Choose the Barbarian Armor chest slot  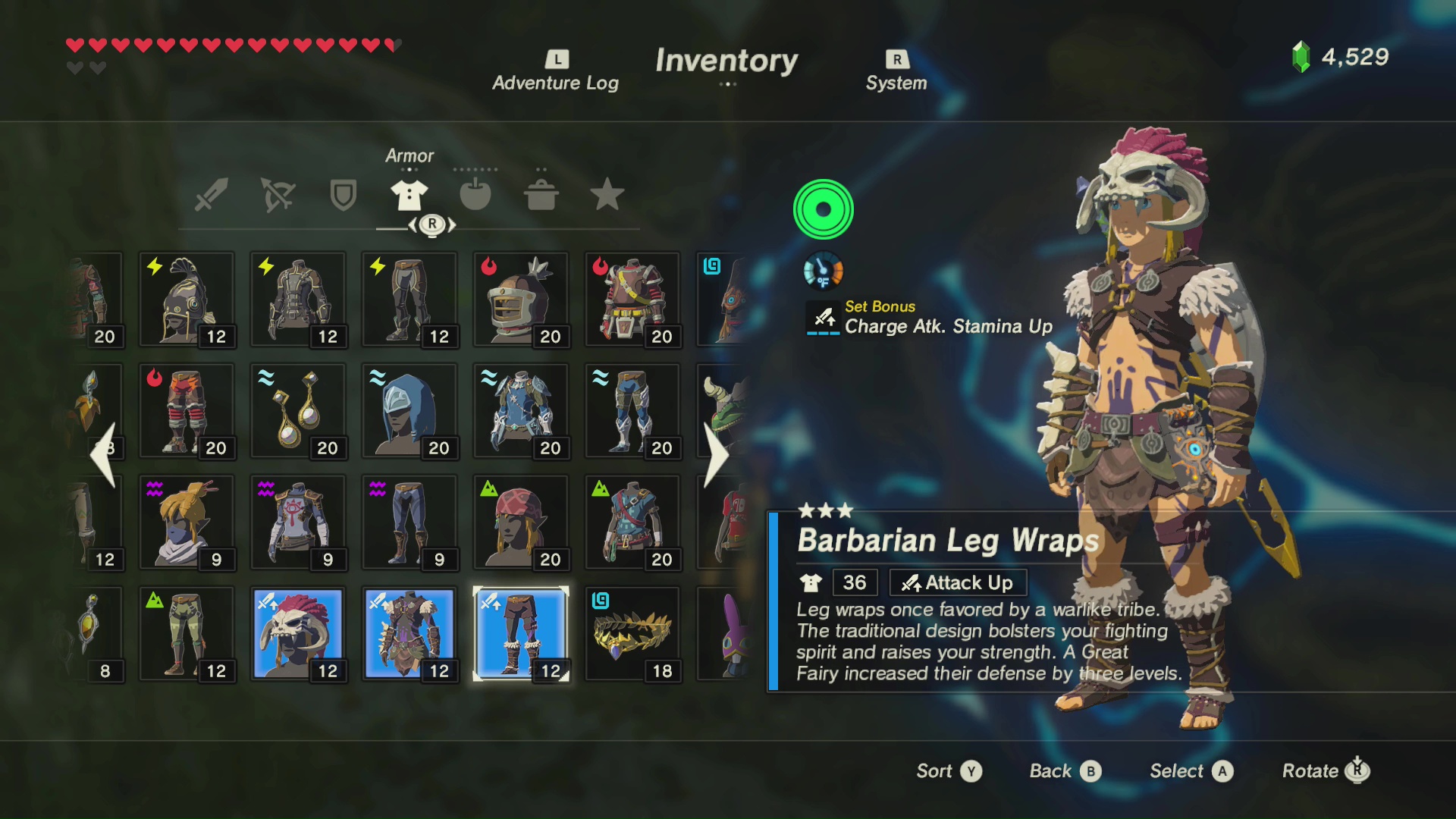tap(409, 634)
